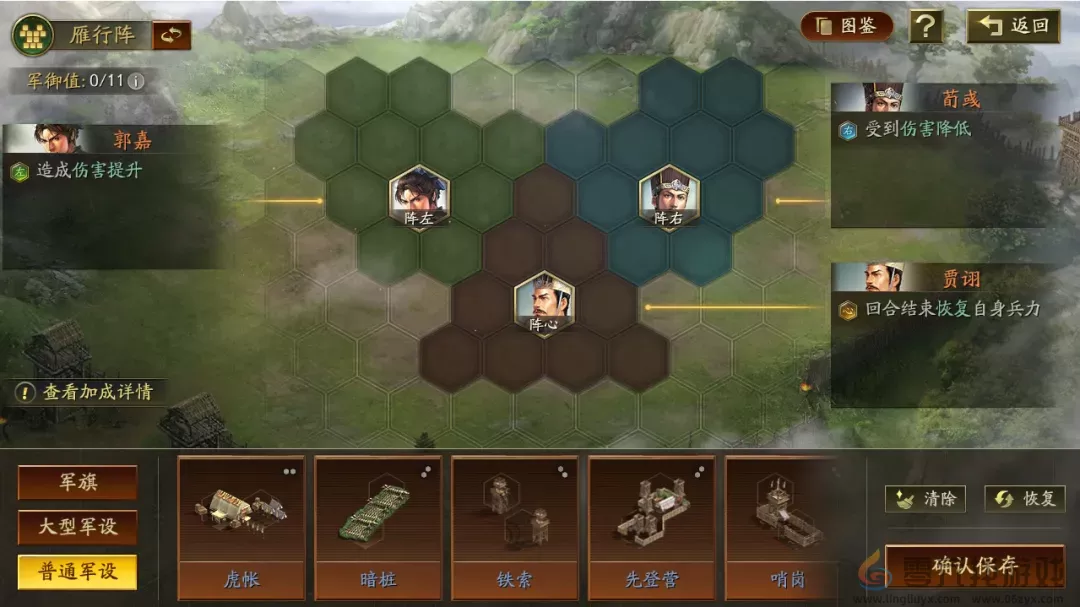This screenshot has height=607, width=1080.
Task: Click the 恢复 restore button
Action: (x=1022, y=498)
